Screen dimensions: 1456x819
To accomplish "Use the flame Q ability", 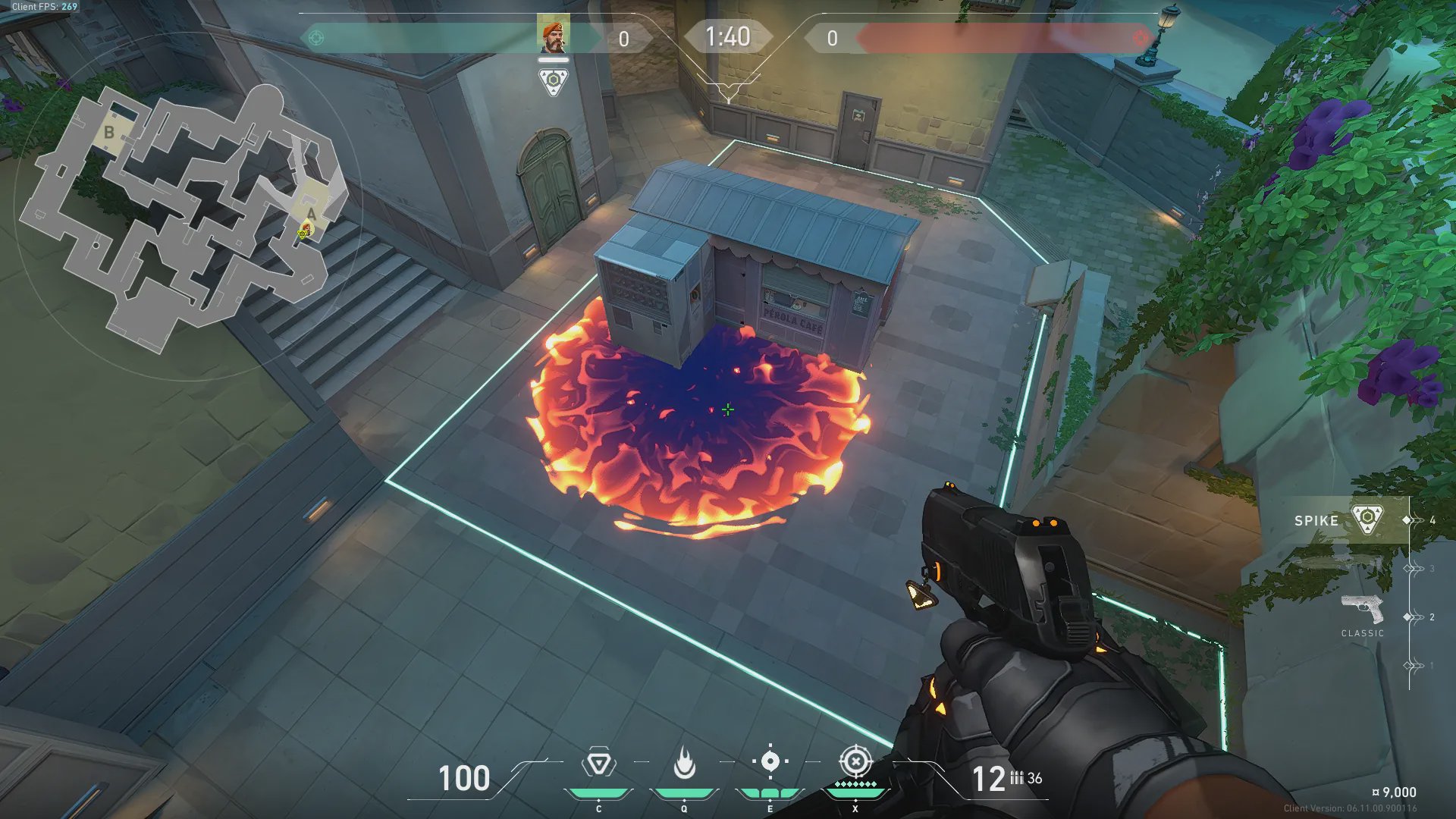I will 684,763.
